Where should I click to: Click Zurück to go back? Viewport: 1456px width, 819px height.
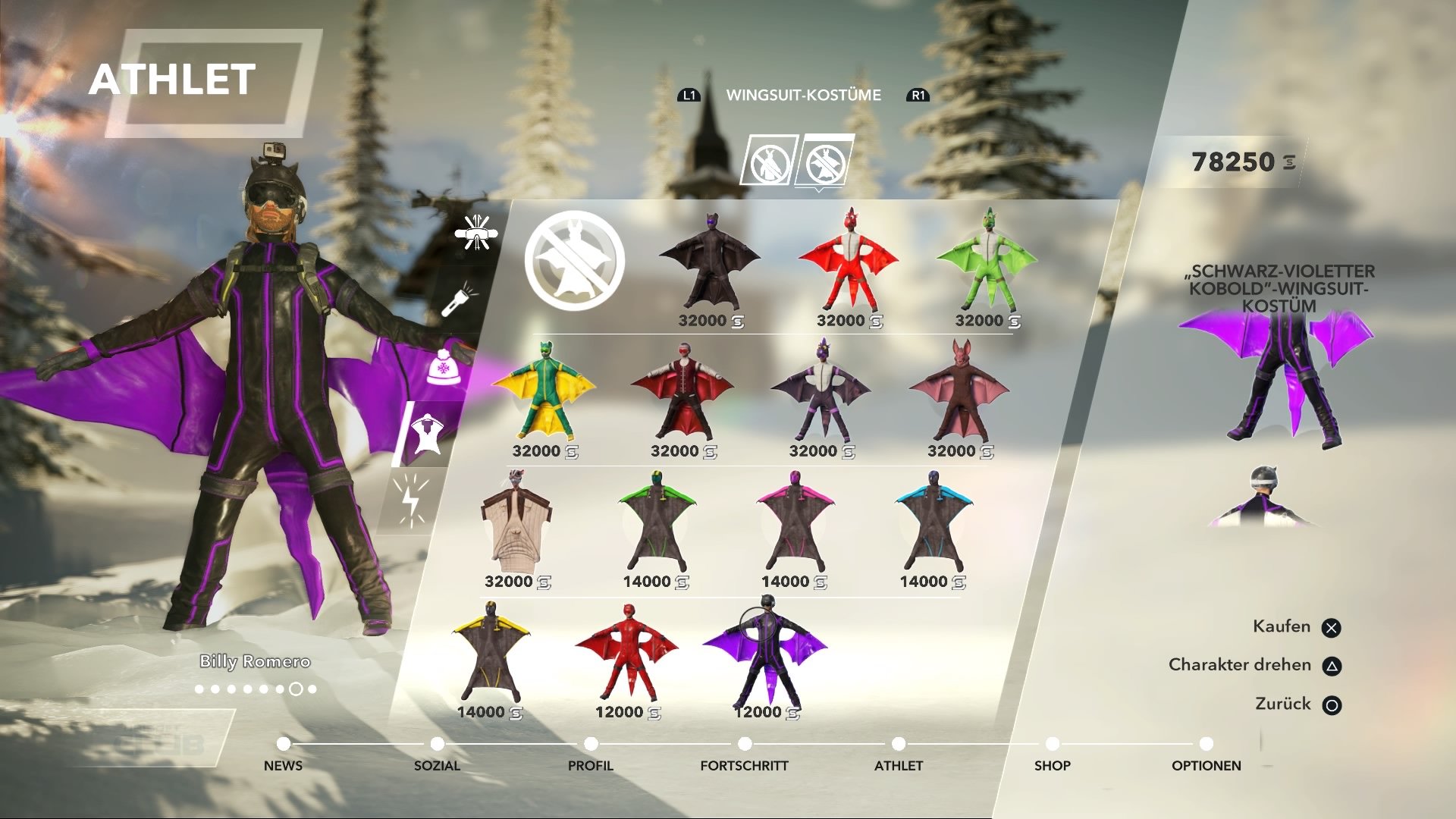[x=1280, y=704]
